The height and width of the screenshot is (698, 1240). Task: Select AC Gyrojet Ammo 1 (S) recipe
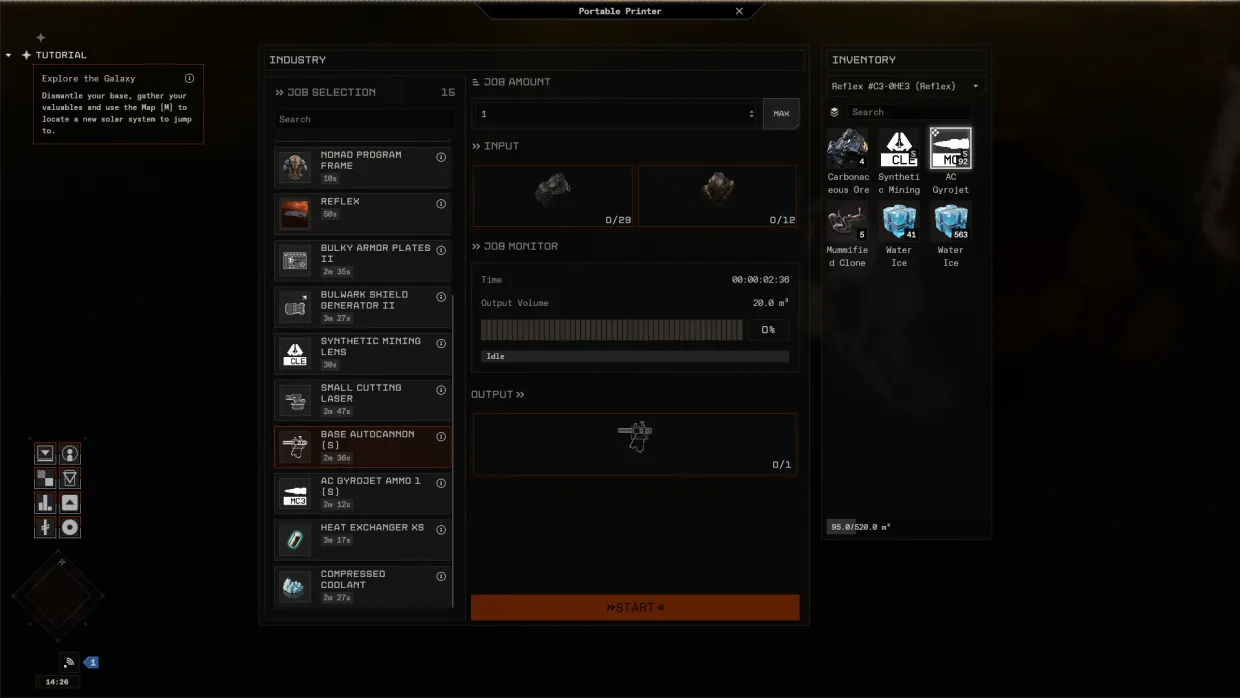[362, 492]
